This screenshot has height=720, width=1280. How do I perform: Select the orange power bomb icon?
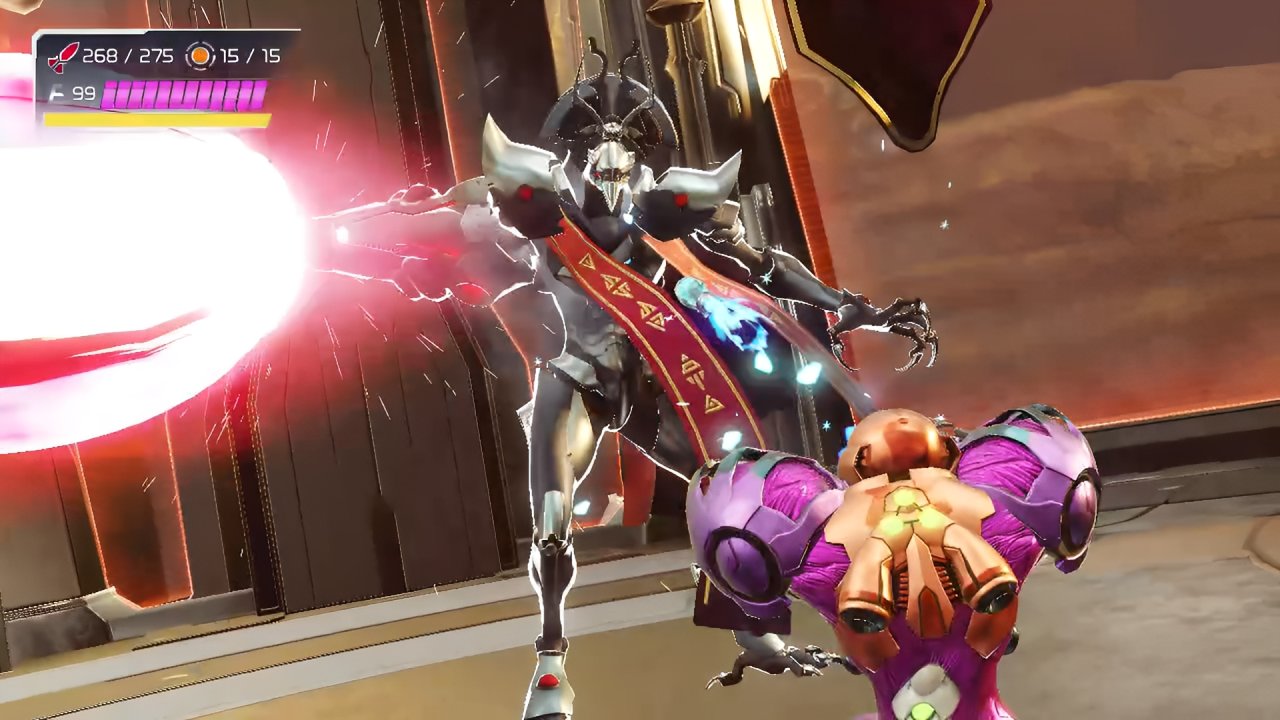(x=201, y=56)
